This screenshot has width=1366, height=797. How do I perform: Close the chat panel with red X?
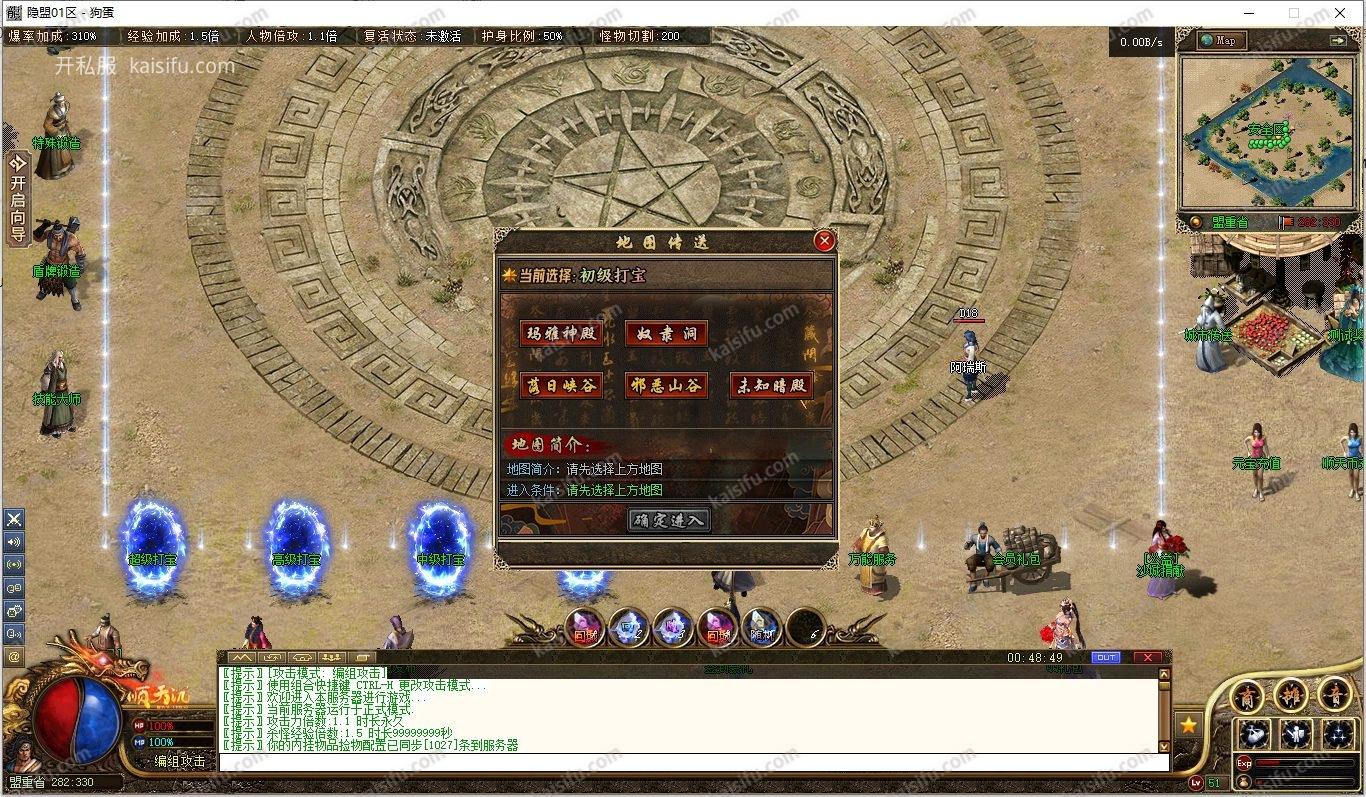1147,658
